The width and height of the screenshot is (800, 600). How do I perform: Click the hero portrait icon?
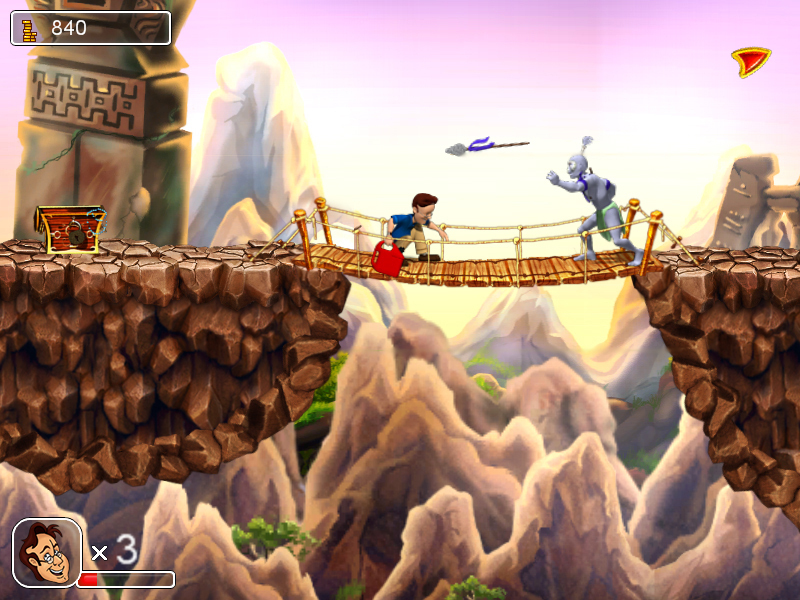pyautogui.click(x=47, y=552)
